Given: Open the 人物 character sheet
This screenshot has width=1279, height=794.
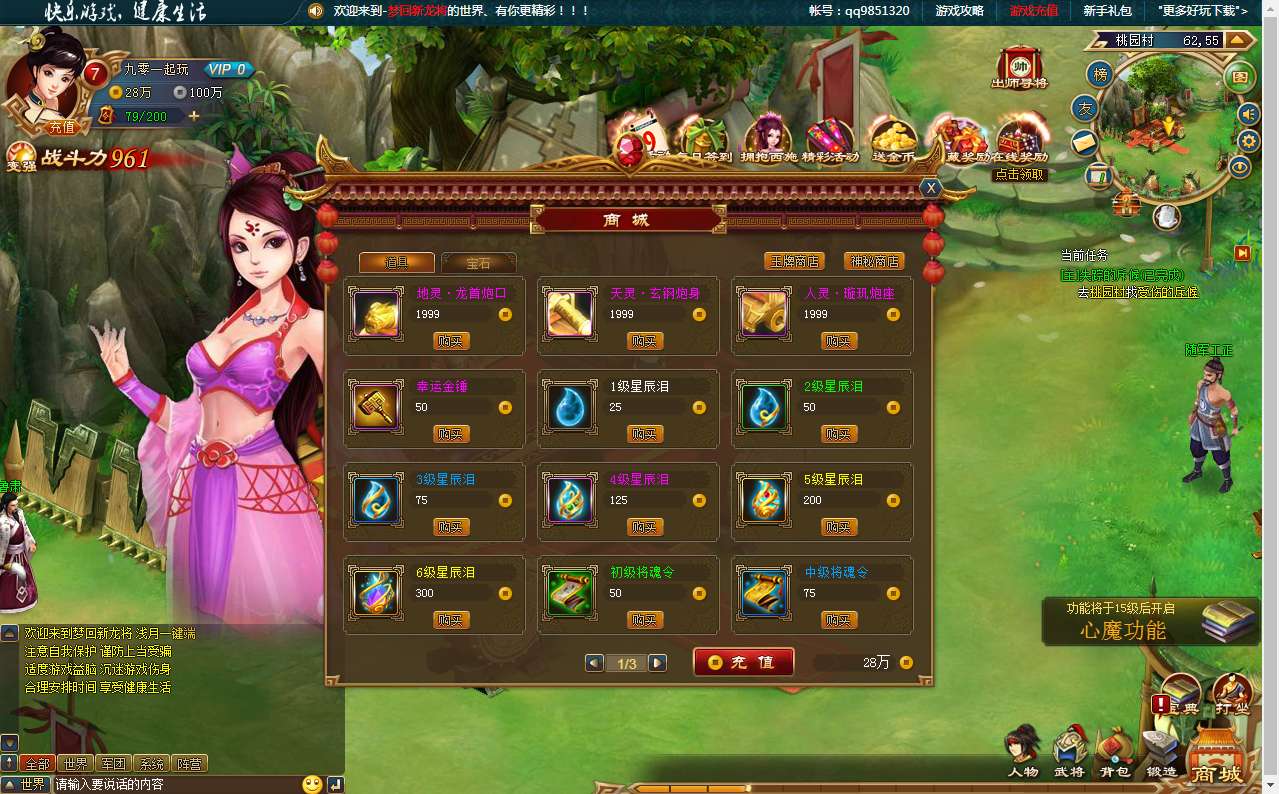Looking at the screenshot, I should point(1022,755).
